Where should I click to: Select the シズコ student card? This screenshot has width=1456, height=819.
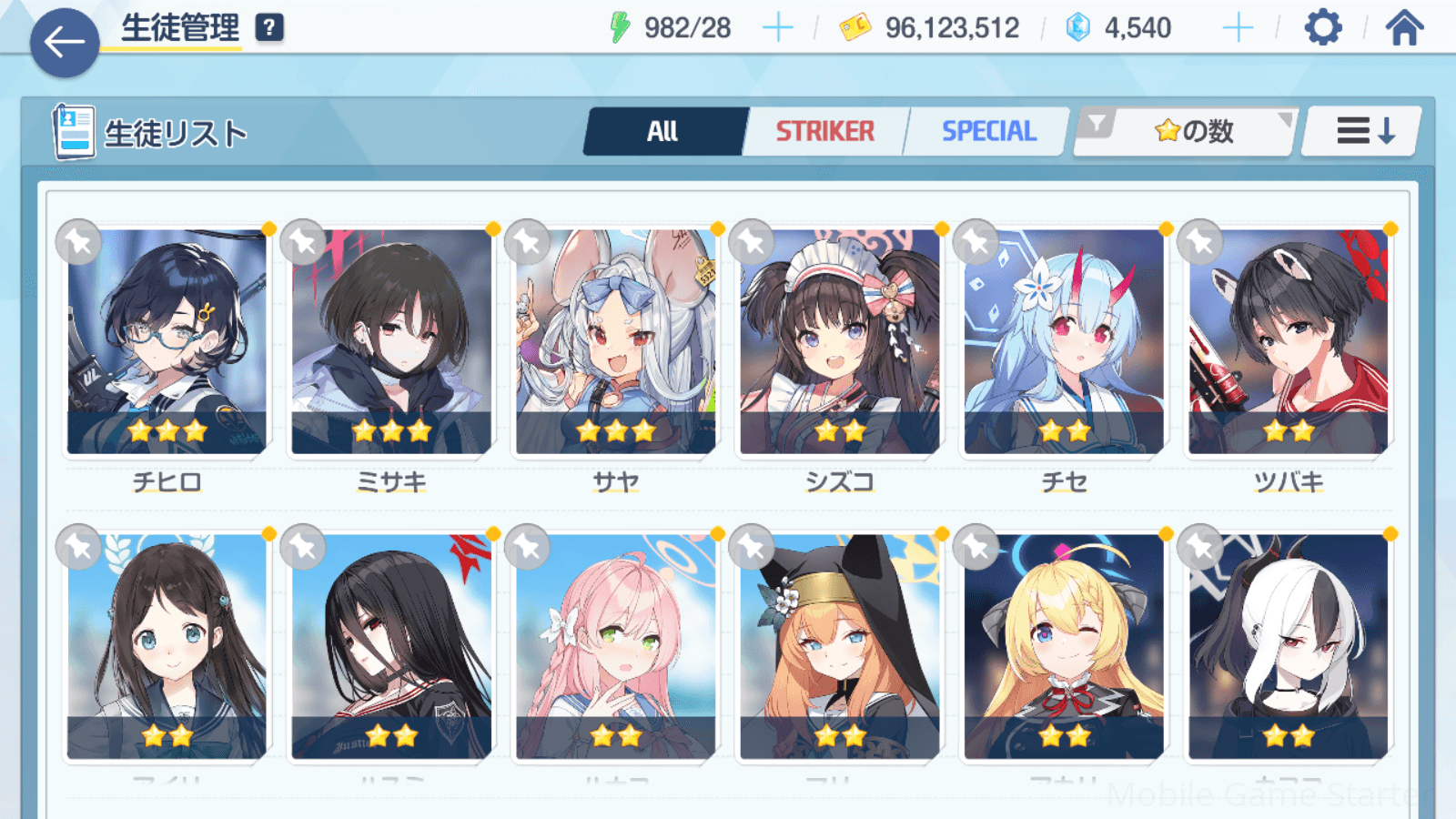click(x=840, y=341)
